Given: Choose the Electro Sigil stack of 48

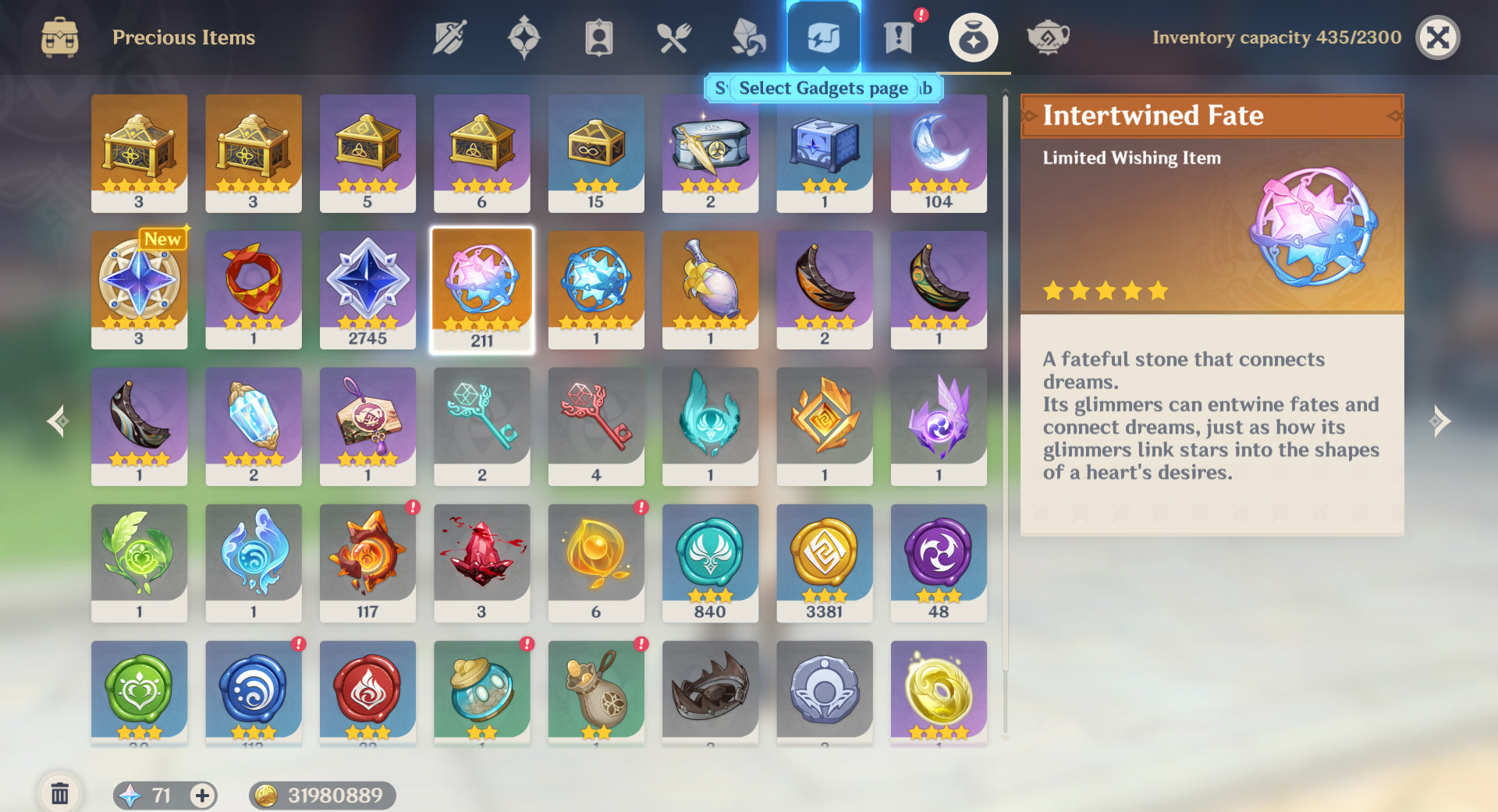Looking at the screenshot, I should point(939,563).
